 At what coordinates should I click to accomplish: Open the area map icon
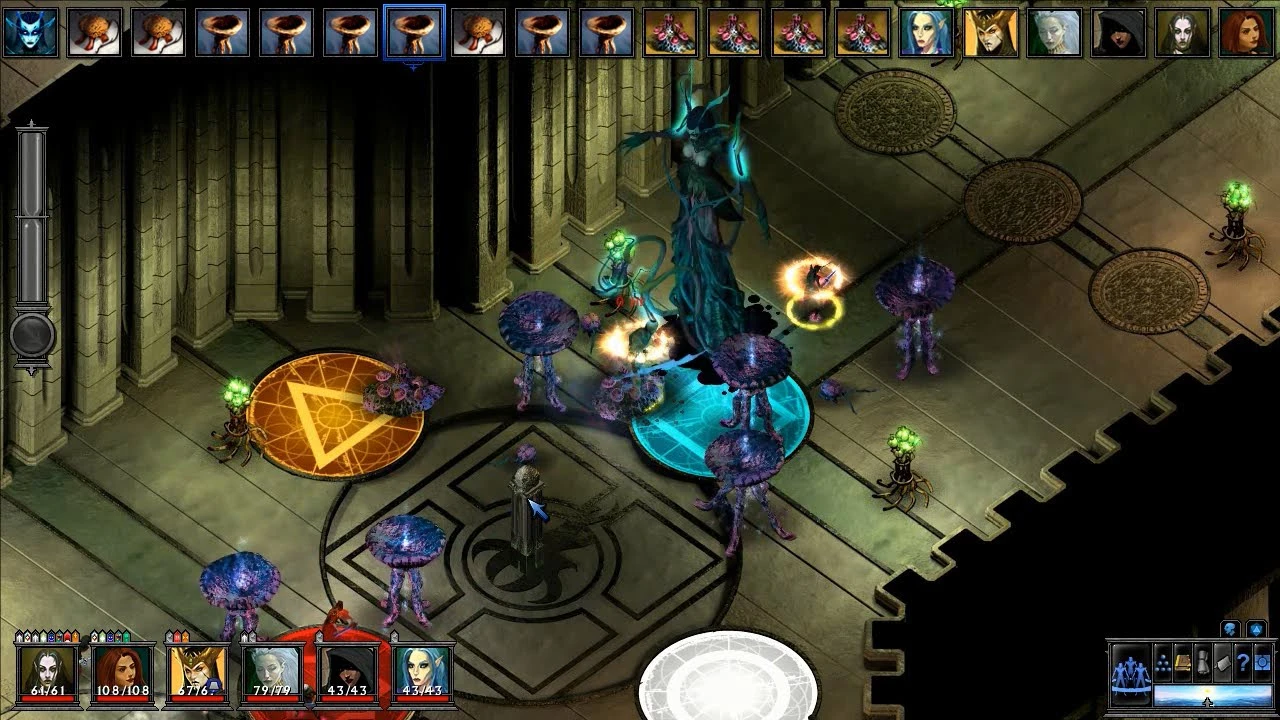tap(1261, 662)
